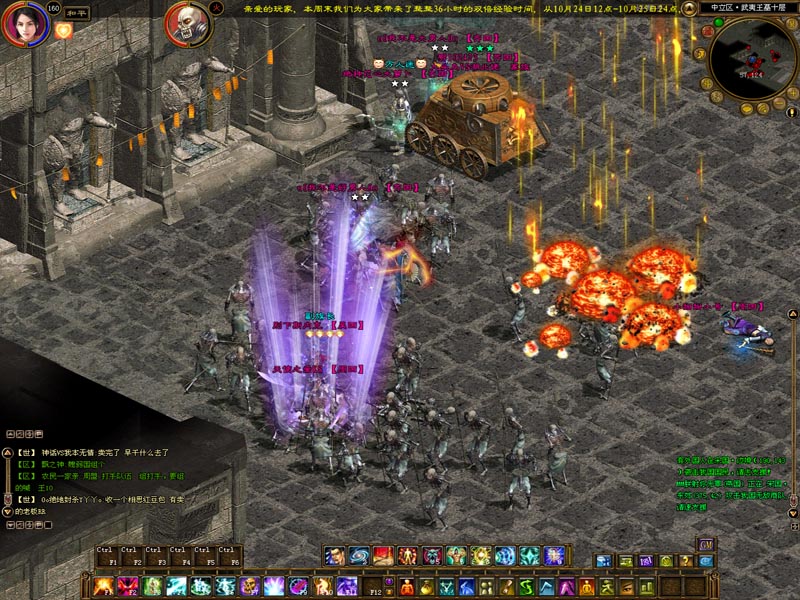
Task: Click the red-robed figure buff icon
Action: [383, 556]
